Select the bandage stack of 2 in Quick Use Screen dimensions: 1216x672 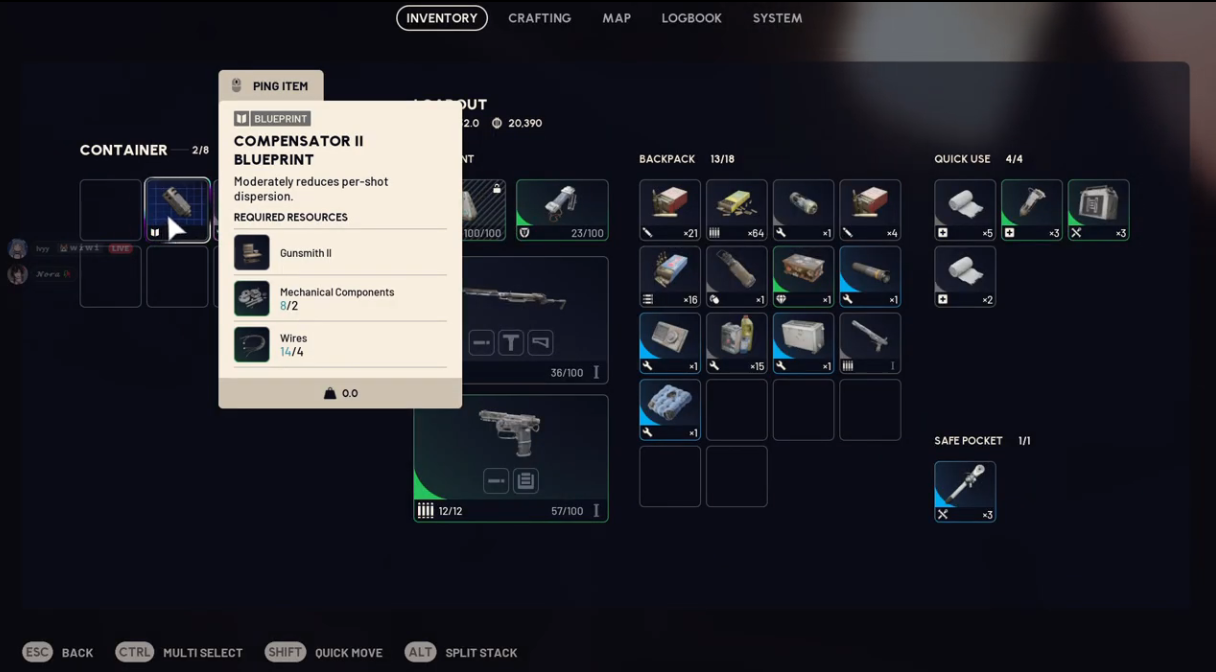pos(965,277)
